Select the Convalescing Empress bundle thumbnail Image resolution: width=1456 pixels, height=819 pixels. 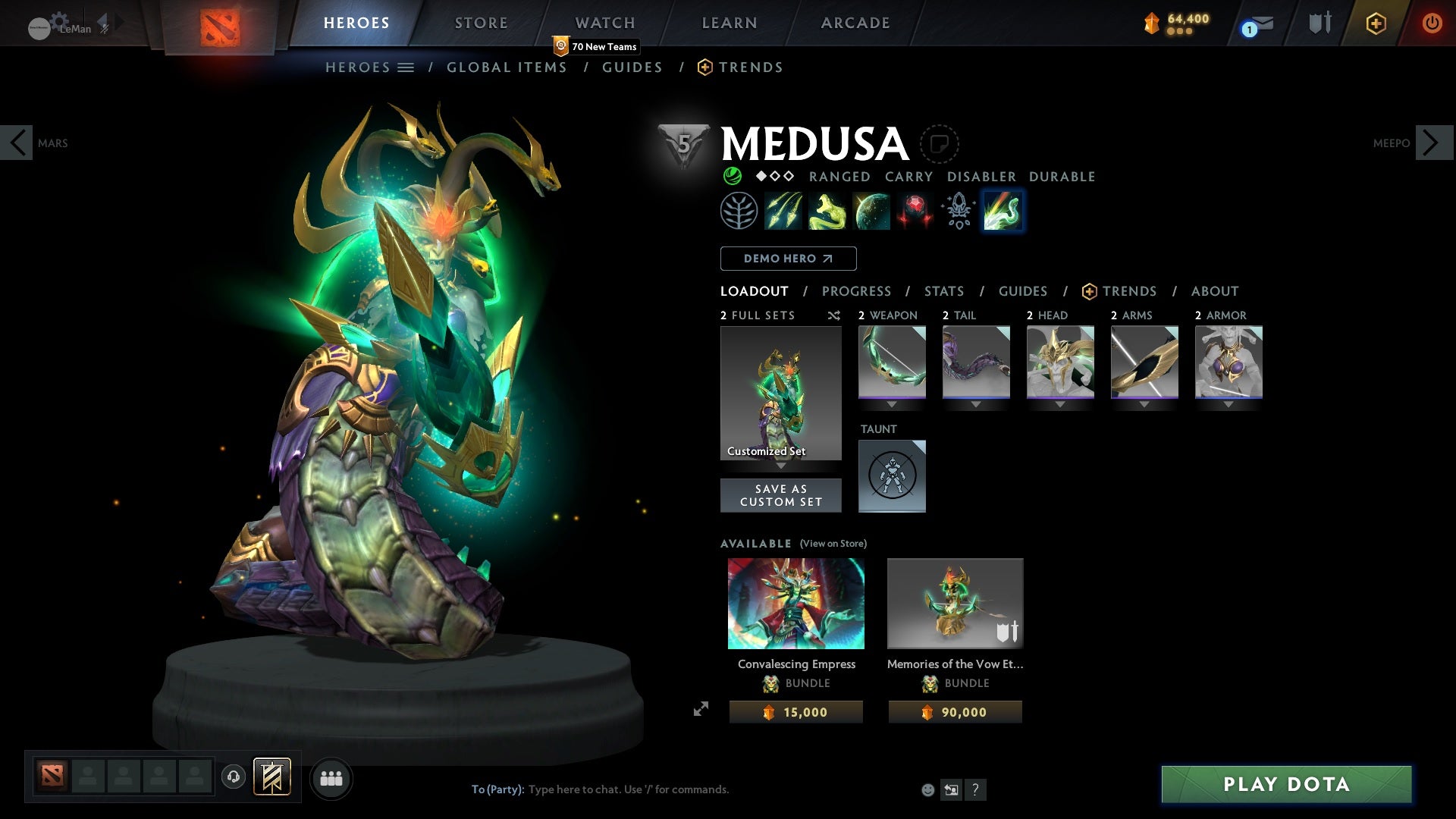point(795,604)
